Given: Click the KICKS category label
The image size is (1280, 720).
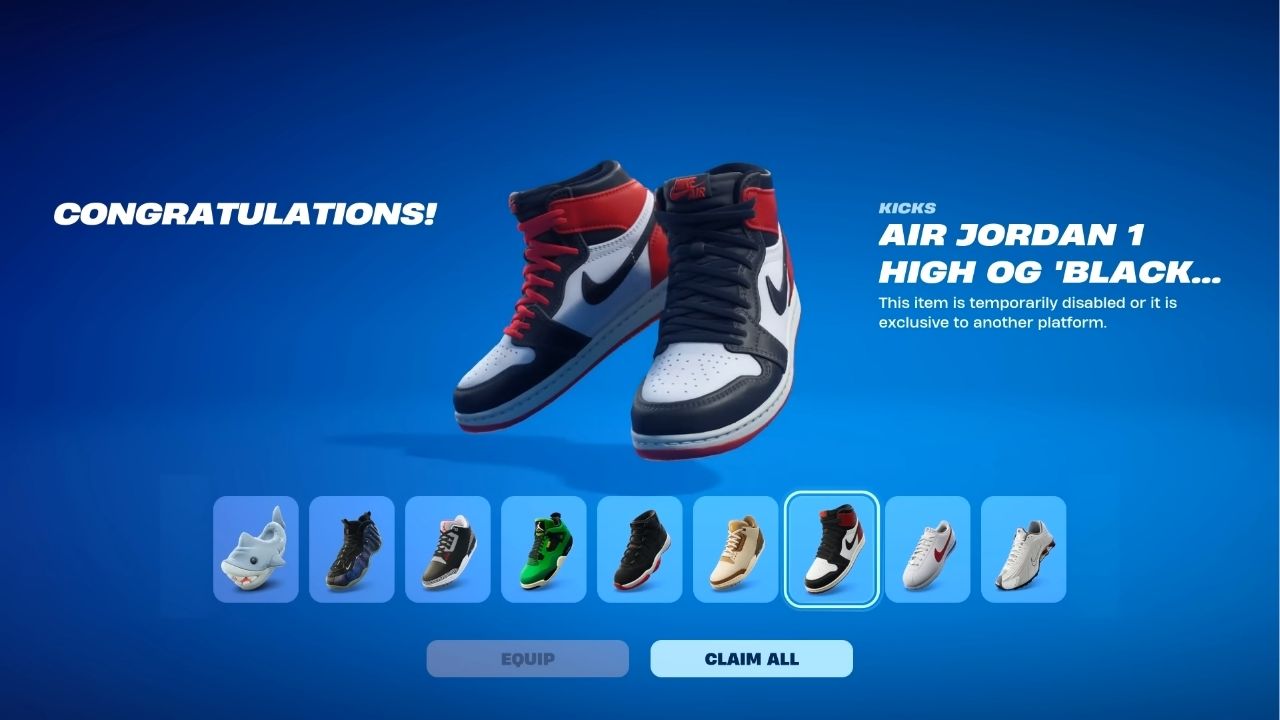Looking at the screenshot, I should pyautogui.click(x=906, y=208).
